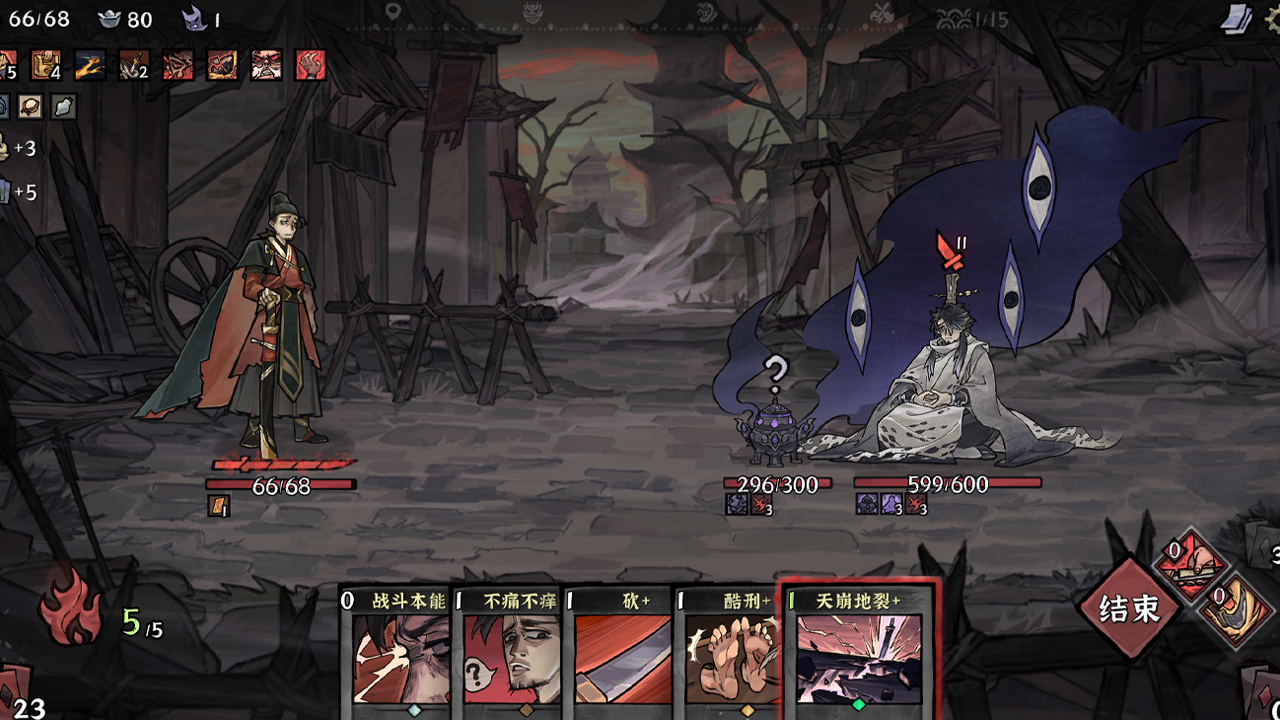Check the golden relic with count 4
This screenshot has width=1280, height=720.
coord(46,66)
